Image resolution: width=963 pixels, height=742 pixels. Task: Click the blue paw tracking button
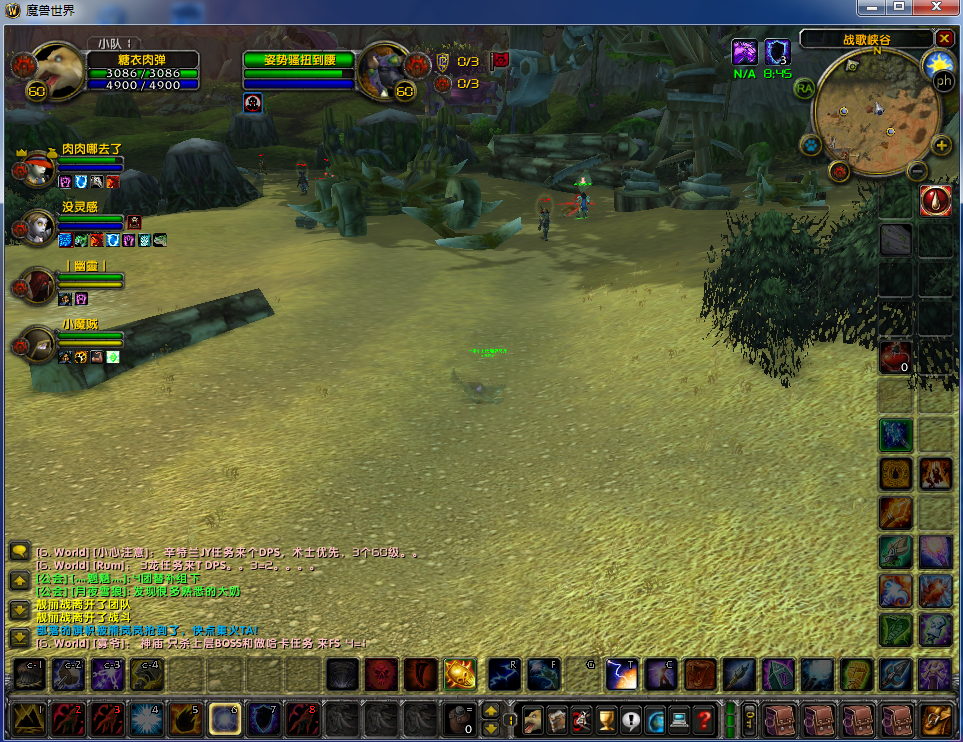[810, 146]
